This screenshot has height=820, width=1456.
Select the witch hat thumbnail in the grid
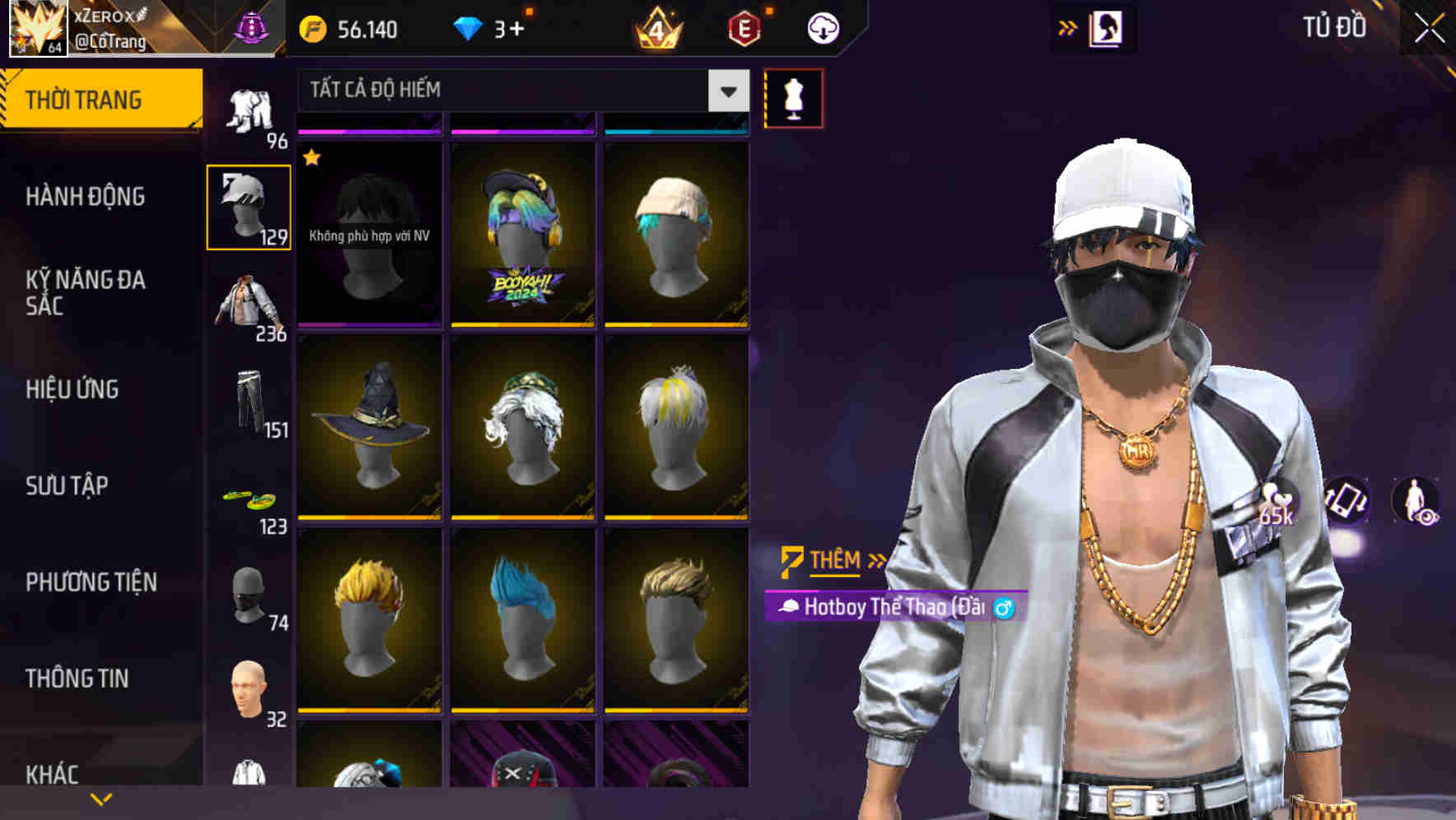(369, 428)
